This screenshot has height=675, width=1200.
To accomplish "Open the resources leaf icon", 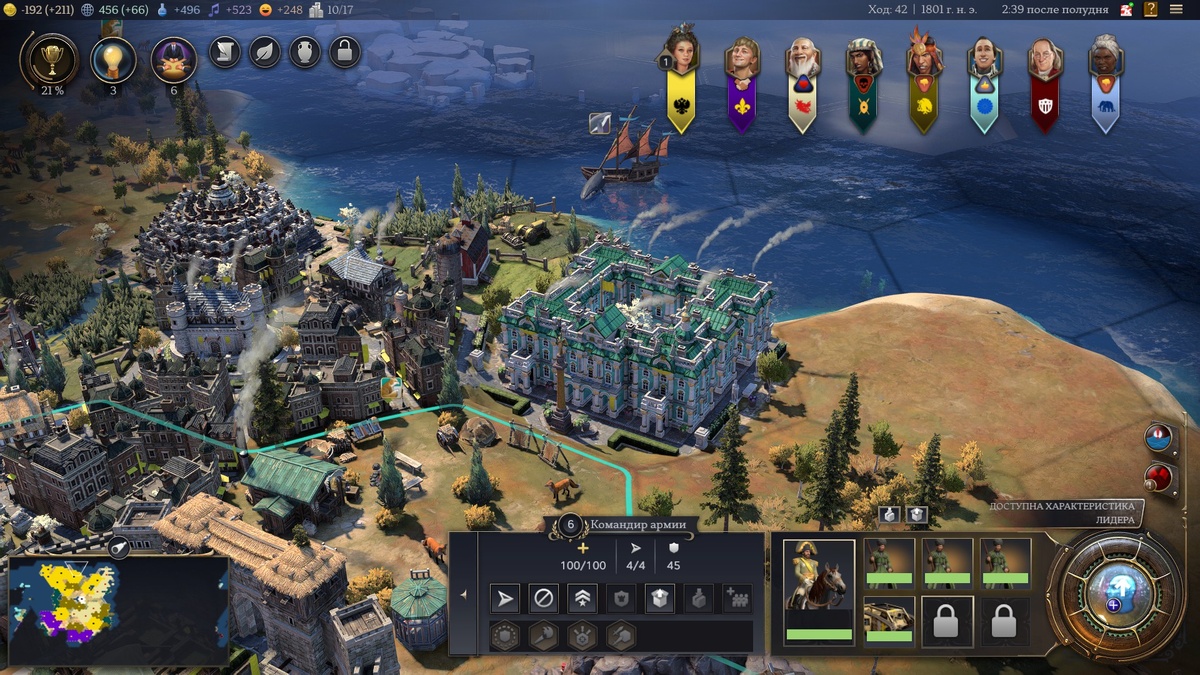I will (x=265, y=51).
